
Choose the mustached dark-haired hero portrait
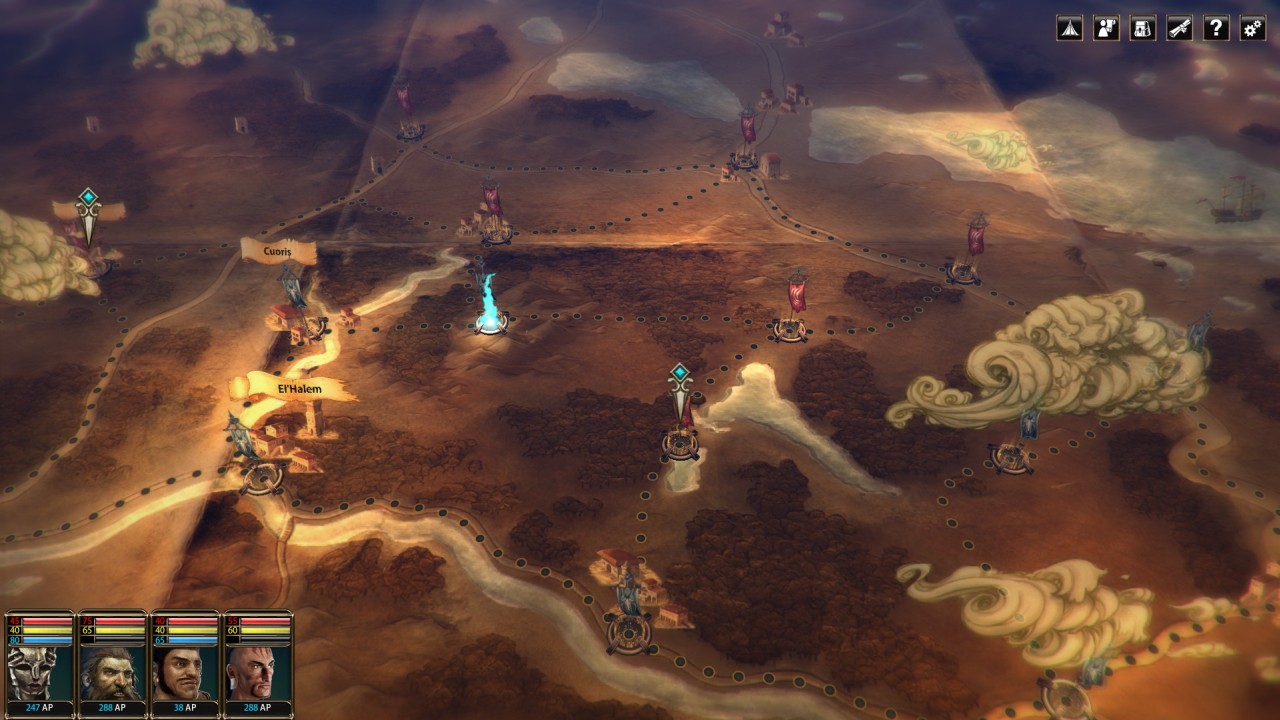coord(186,672)
